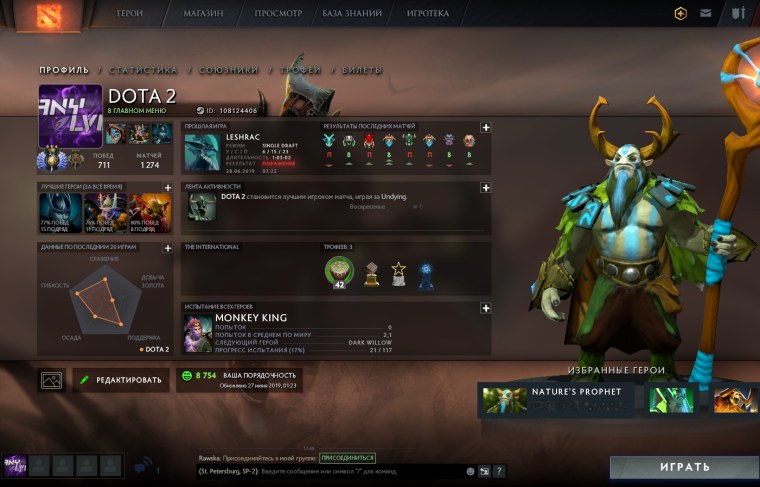Image resolution: width=760 pixels, height=487 pixels.
Task: Open the База знаний menu
Action: pyautogui.click(x=351, y=14)
